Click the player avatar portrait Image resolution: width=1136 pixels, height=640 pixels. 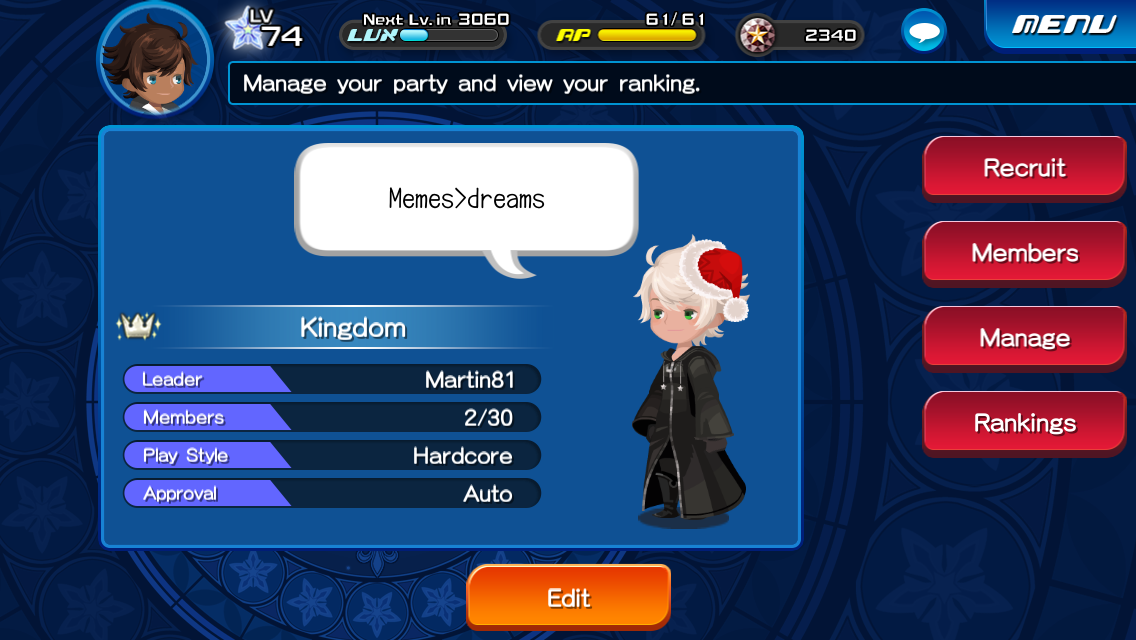coord(154,59)
